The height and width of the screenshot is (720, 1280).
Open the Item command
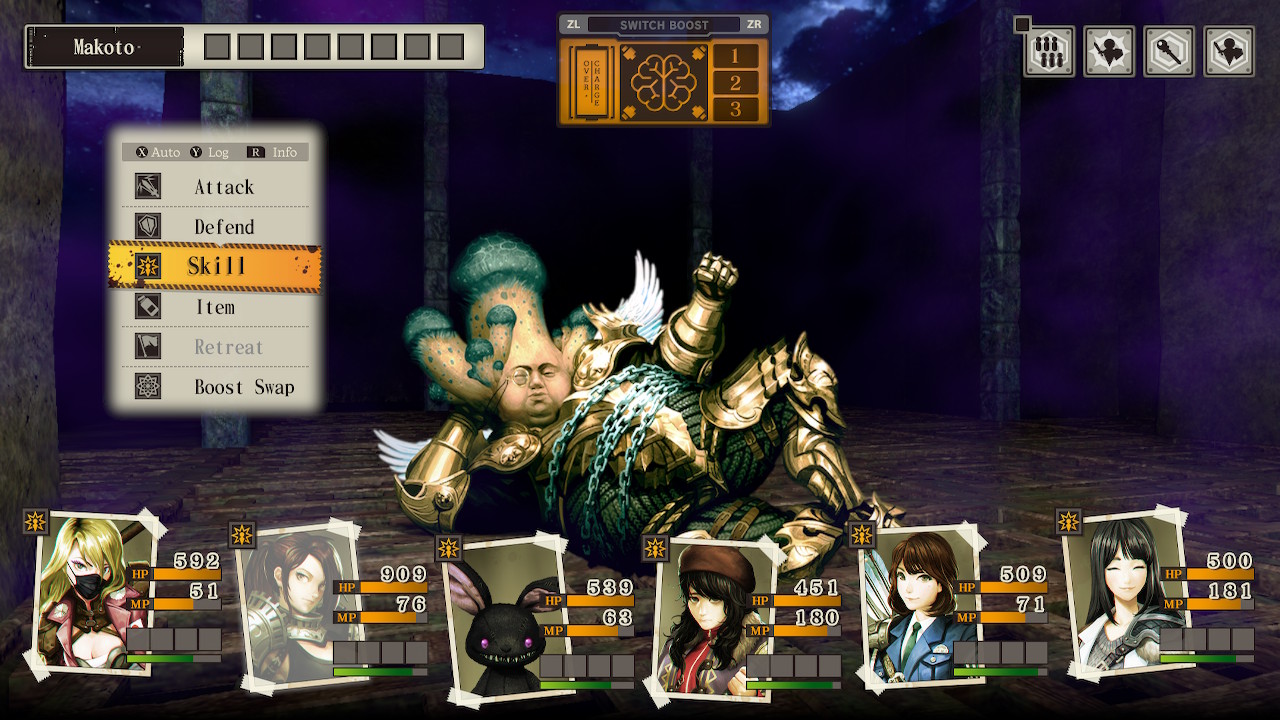[x=215, y=307]
